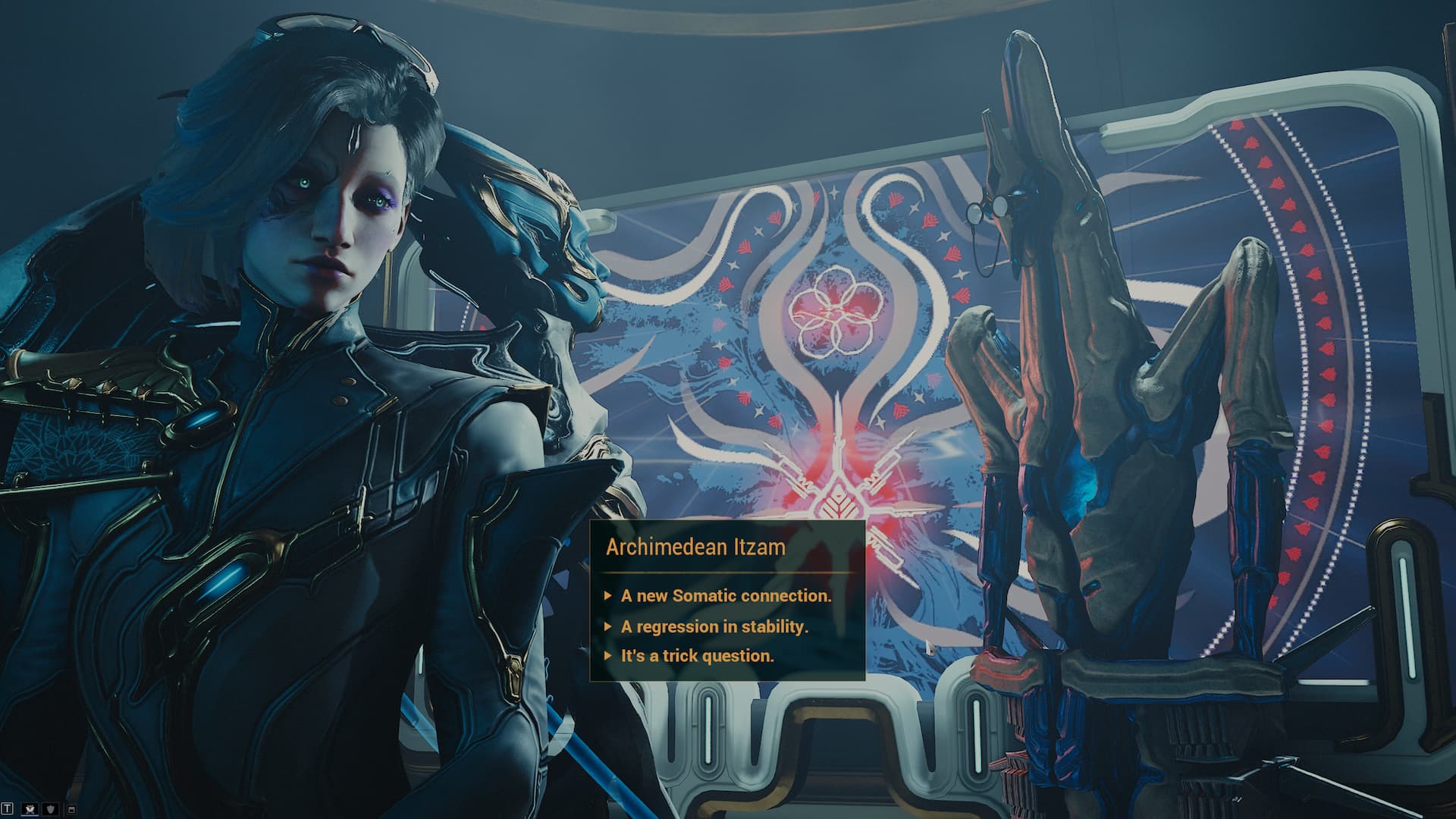This screenshot has width=1456, height=819.
Task: Switch to the shield clan chat tab
Action: tap(52, 810)
